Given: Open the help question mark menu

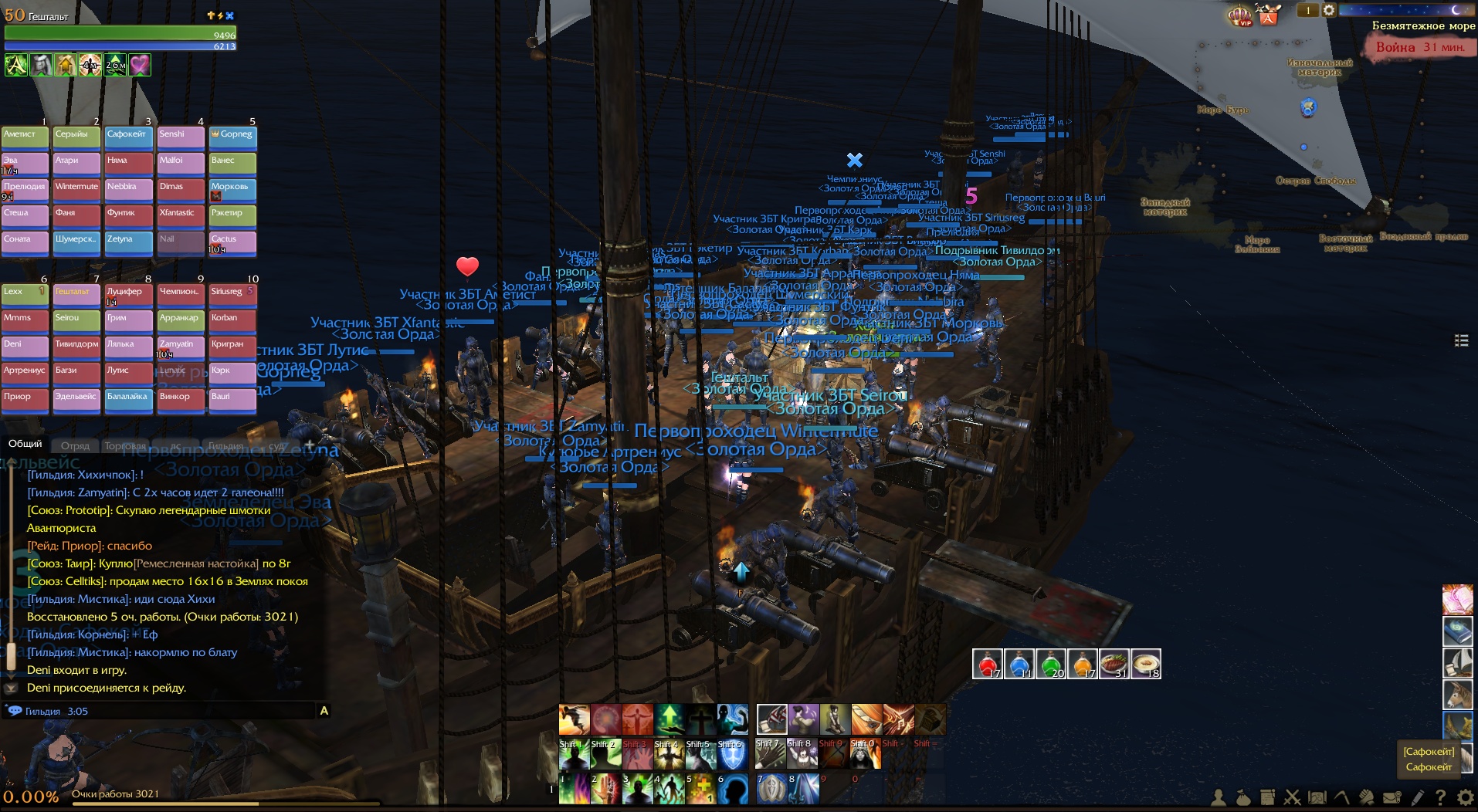Looking at the screenshot, I should coord(1440,797).
